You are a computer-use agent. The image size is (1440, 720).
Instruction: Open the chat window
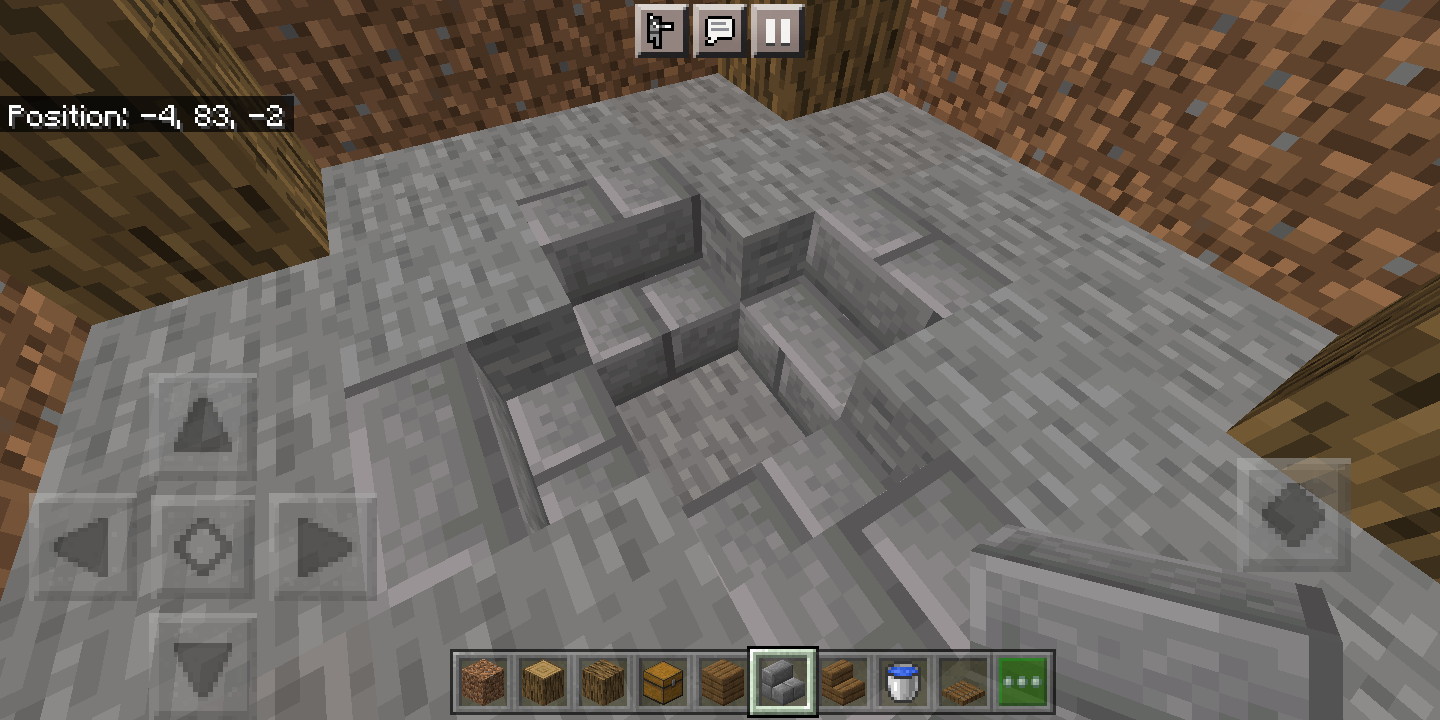[720, 31]
